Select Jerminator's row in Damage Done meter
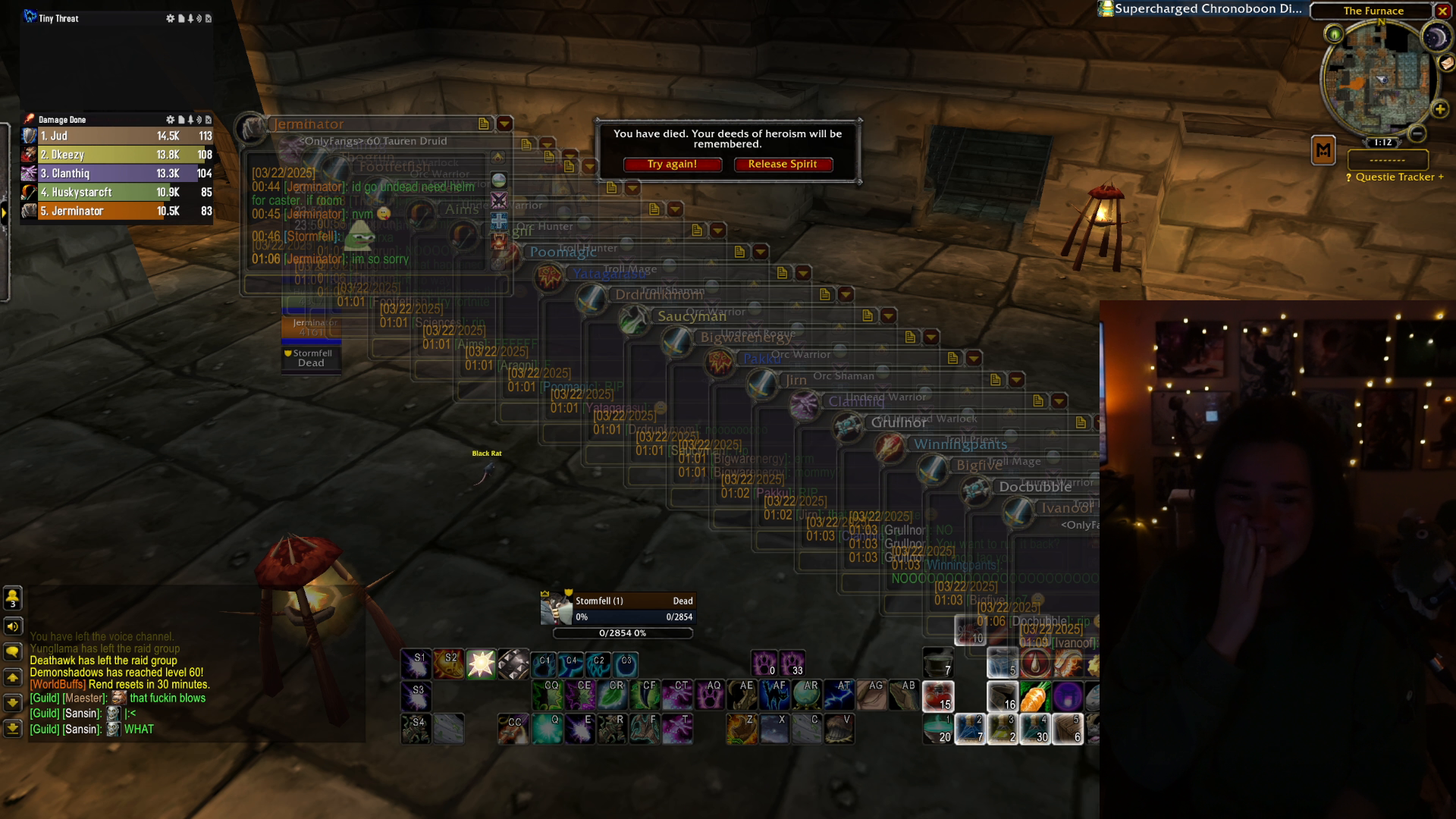Viewport: 1456px width, 819px height. click(118, 212)
